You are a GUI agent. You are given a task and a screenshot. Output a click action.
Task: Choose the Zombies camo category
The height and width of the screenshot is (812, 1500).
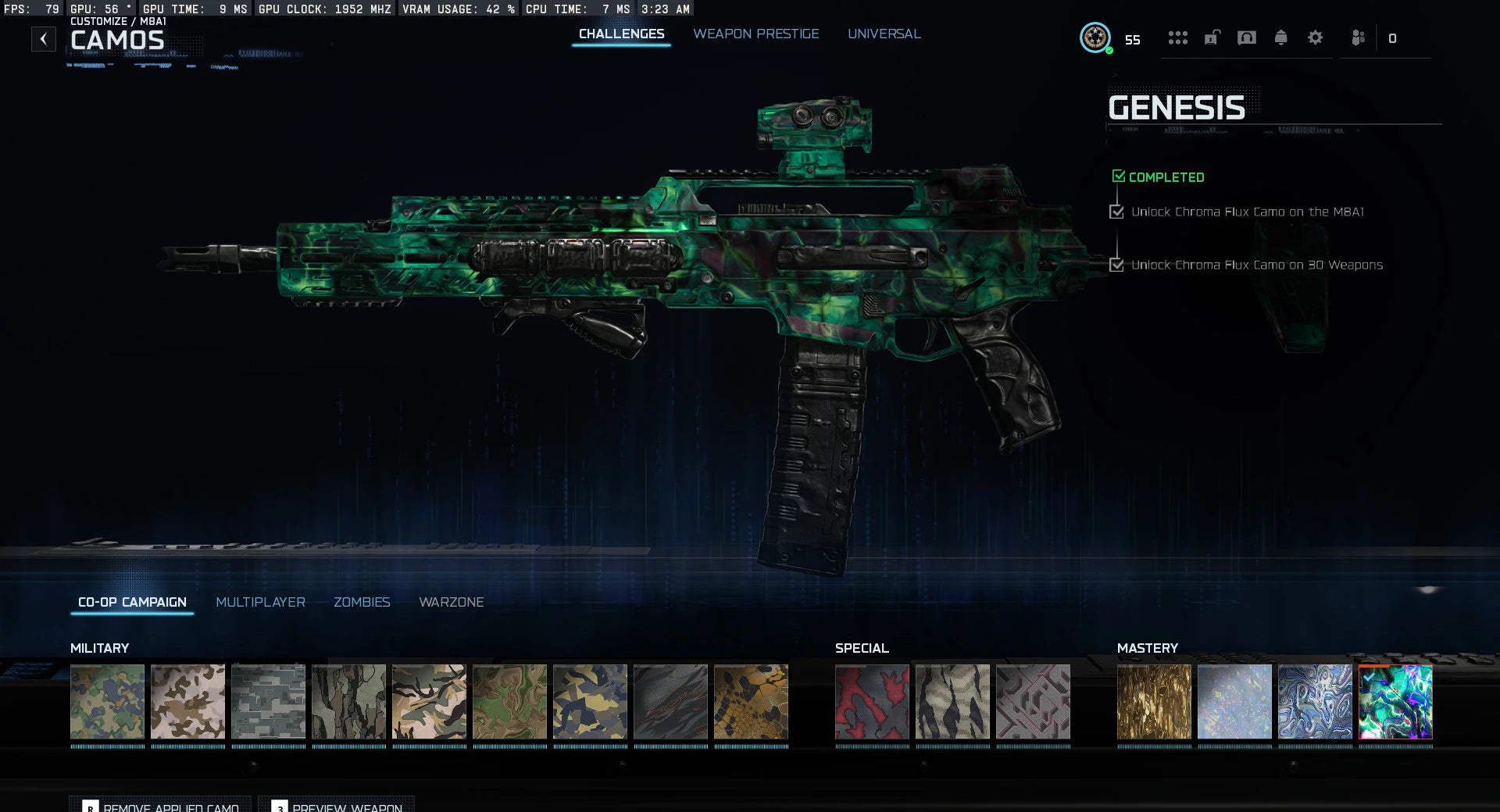coord(362,602)
